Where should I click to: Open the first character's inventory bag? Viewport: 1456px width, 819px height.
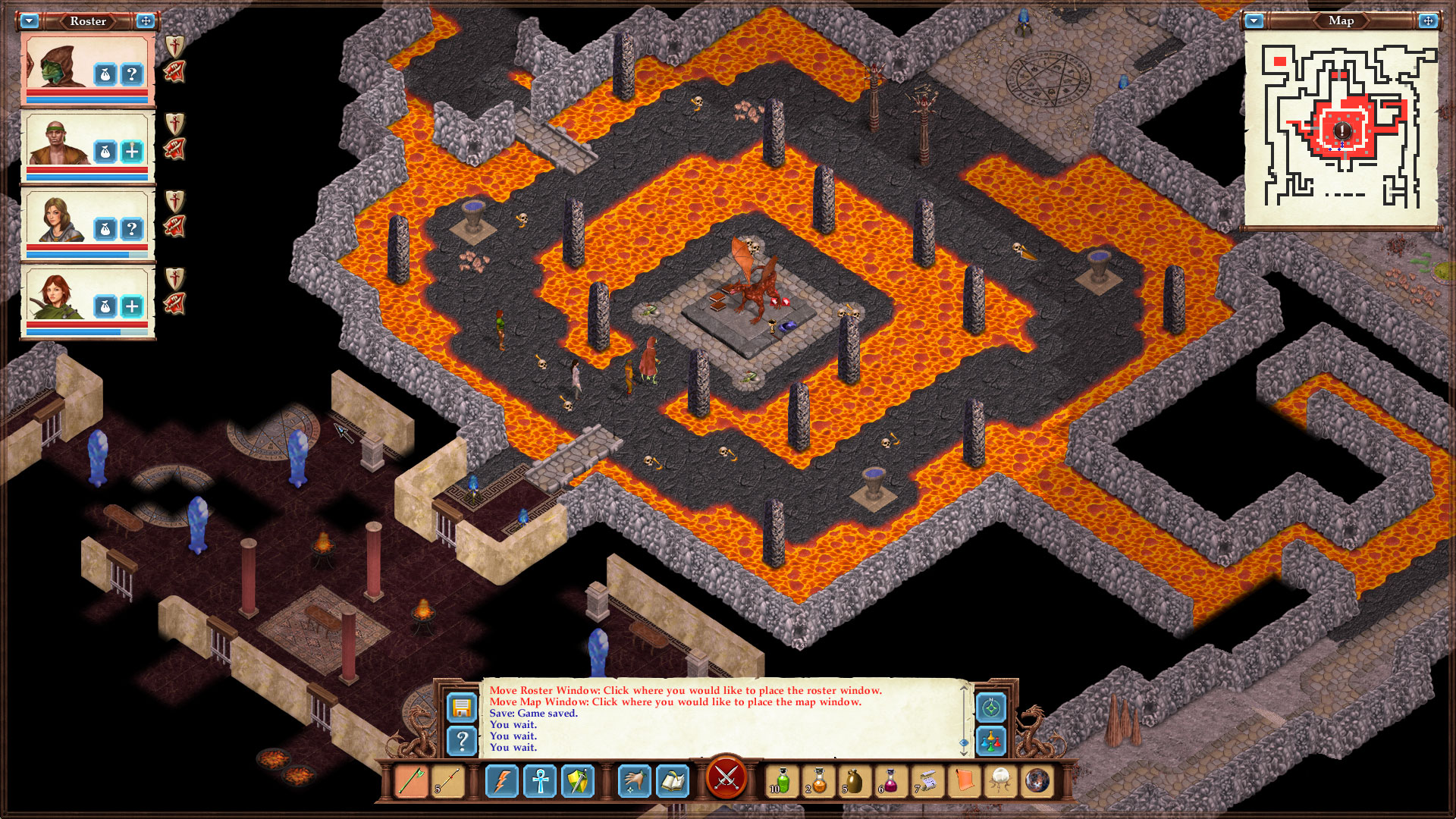point(103,74)
